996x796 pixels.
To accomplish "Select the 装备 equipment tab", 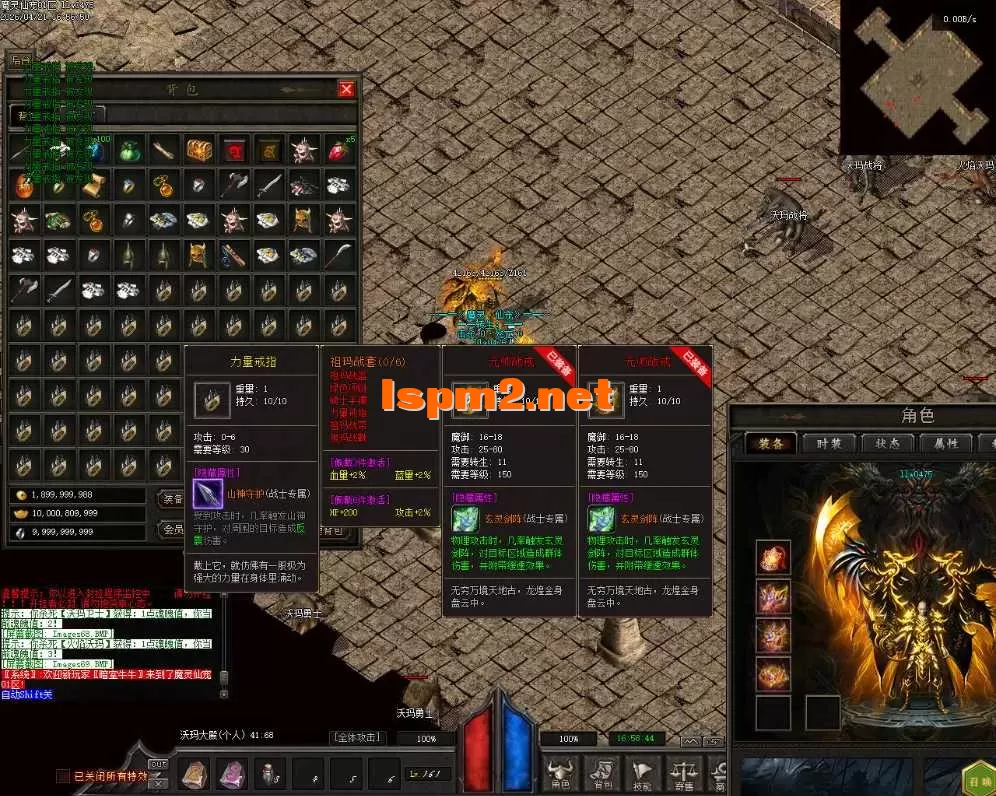I will [771, 443].
